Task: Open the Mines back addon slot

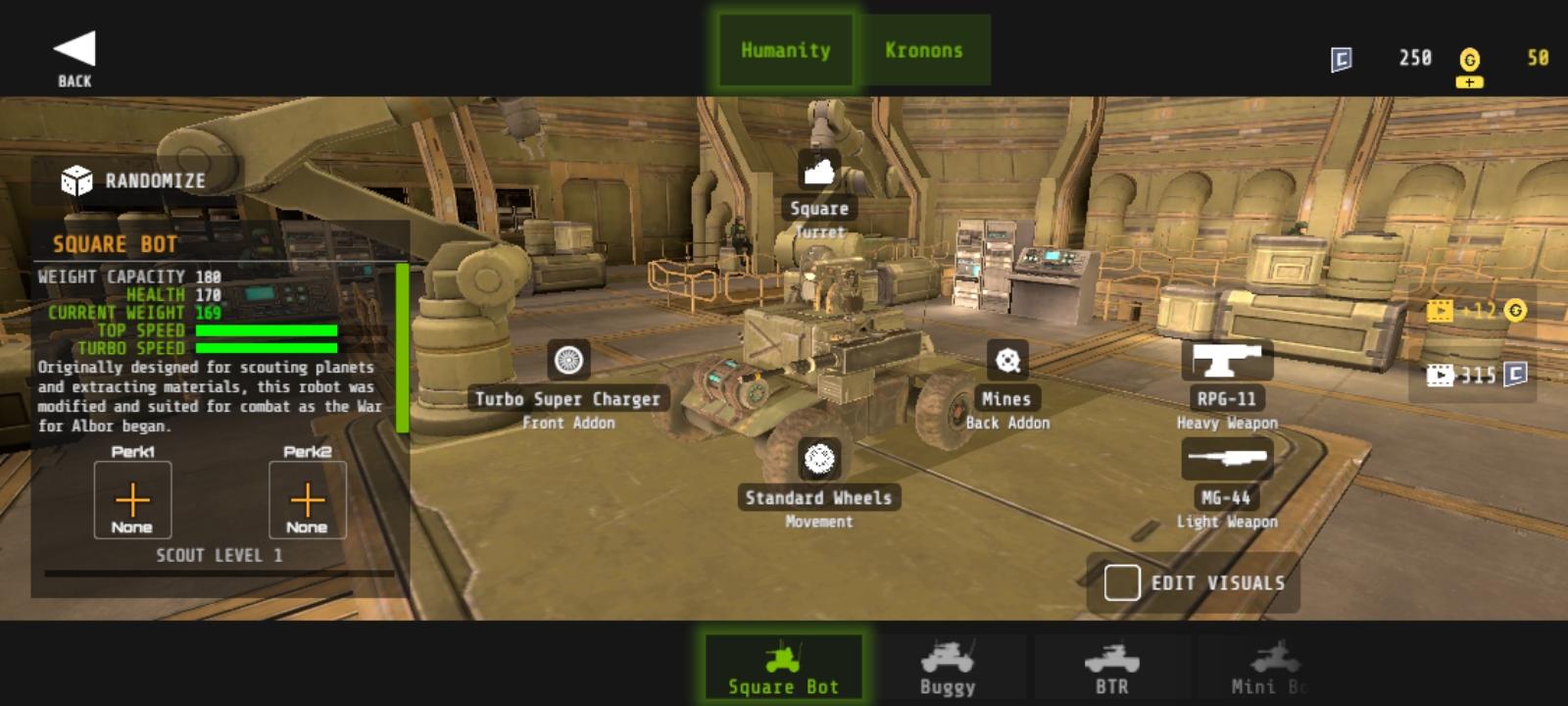Action: tap(1006, 362)
